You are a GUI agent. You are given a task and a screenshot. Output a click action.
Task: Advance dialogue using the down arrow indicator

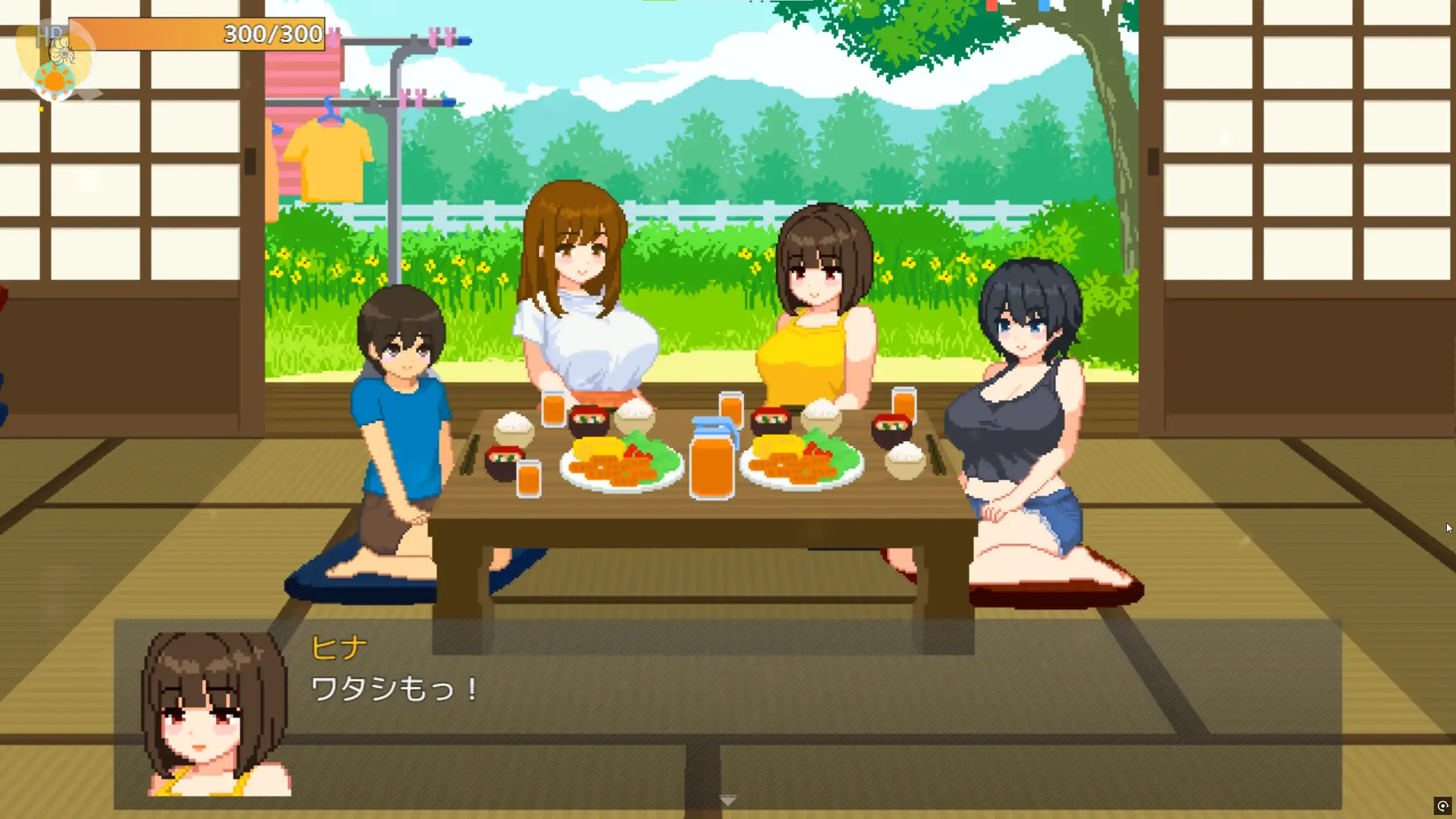[728, 801]
